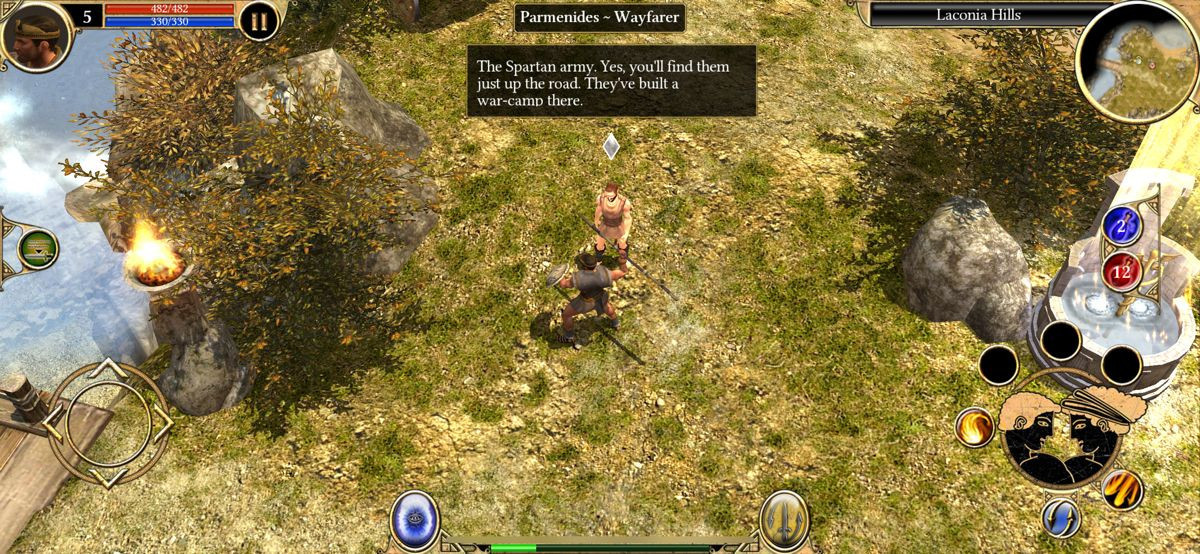Open the Laconia Hills minimap

click(1136, 62)
